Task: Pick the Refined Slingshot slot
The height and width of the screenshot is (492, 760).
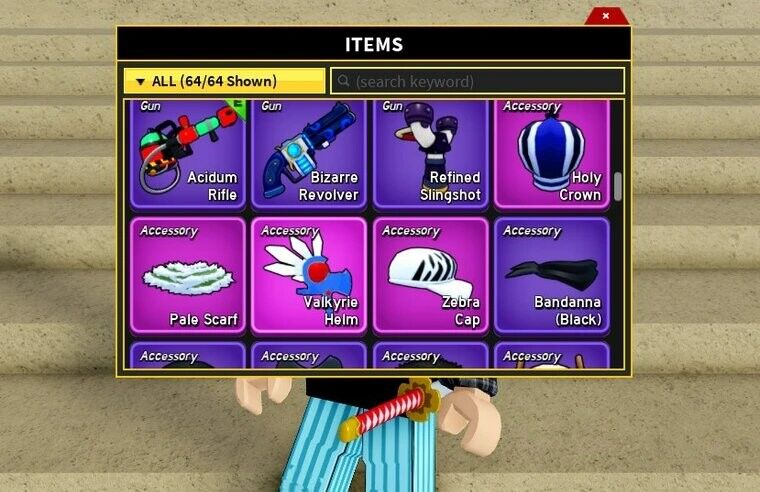Action: coord(430,153)
